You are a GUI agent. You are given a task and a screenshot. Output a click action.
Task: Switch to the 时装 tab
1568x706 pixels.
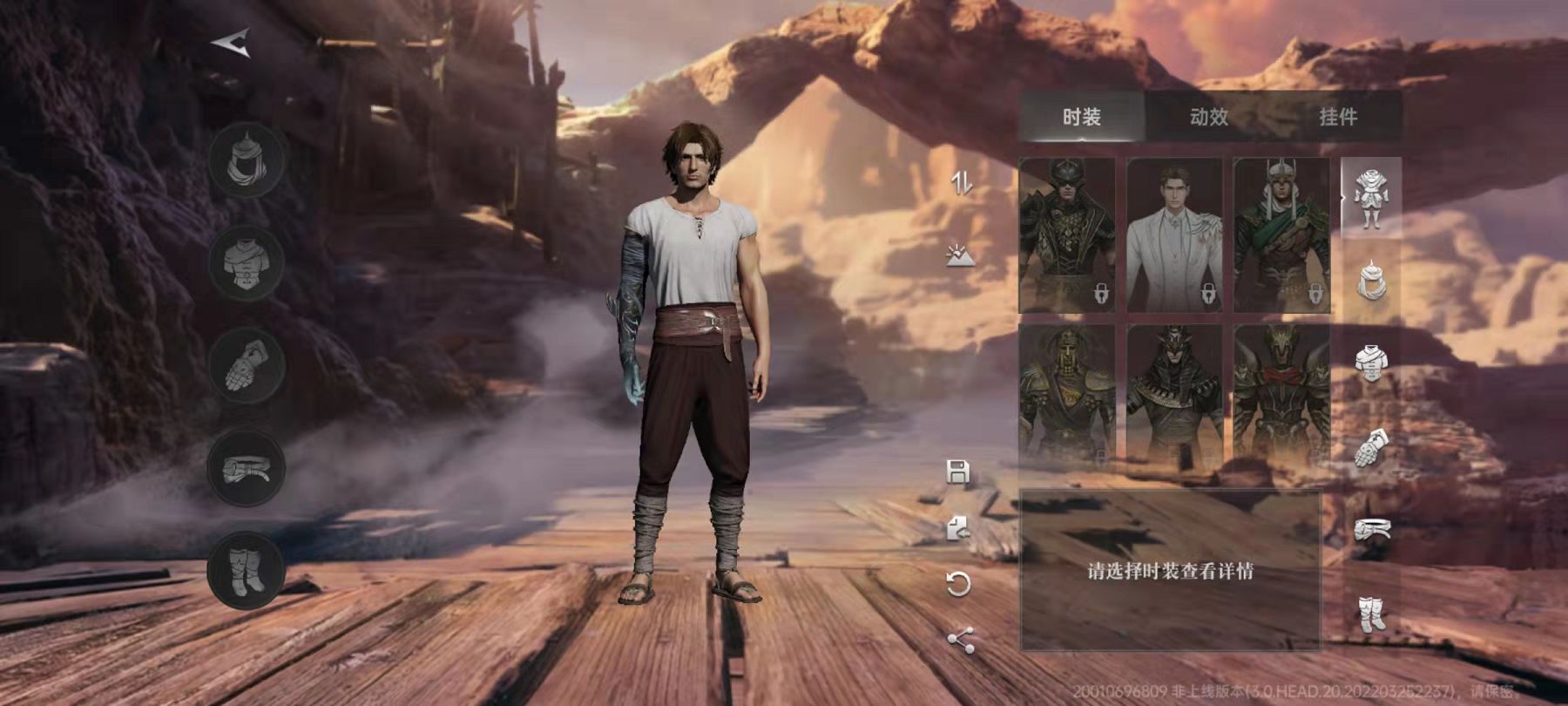[x=1081, y=117]
